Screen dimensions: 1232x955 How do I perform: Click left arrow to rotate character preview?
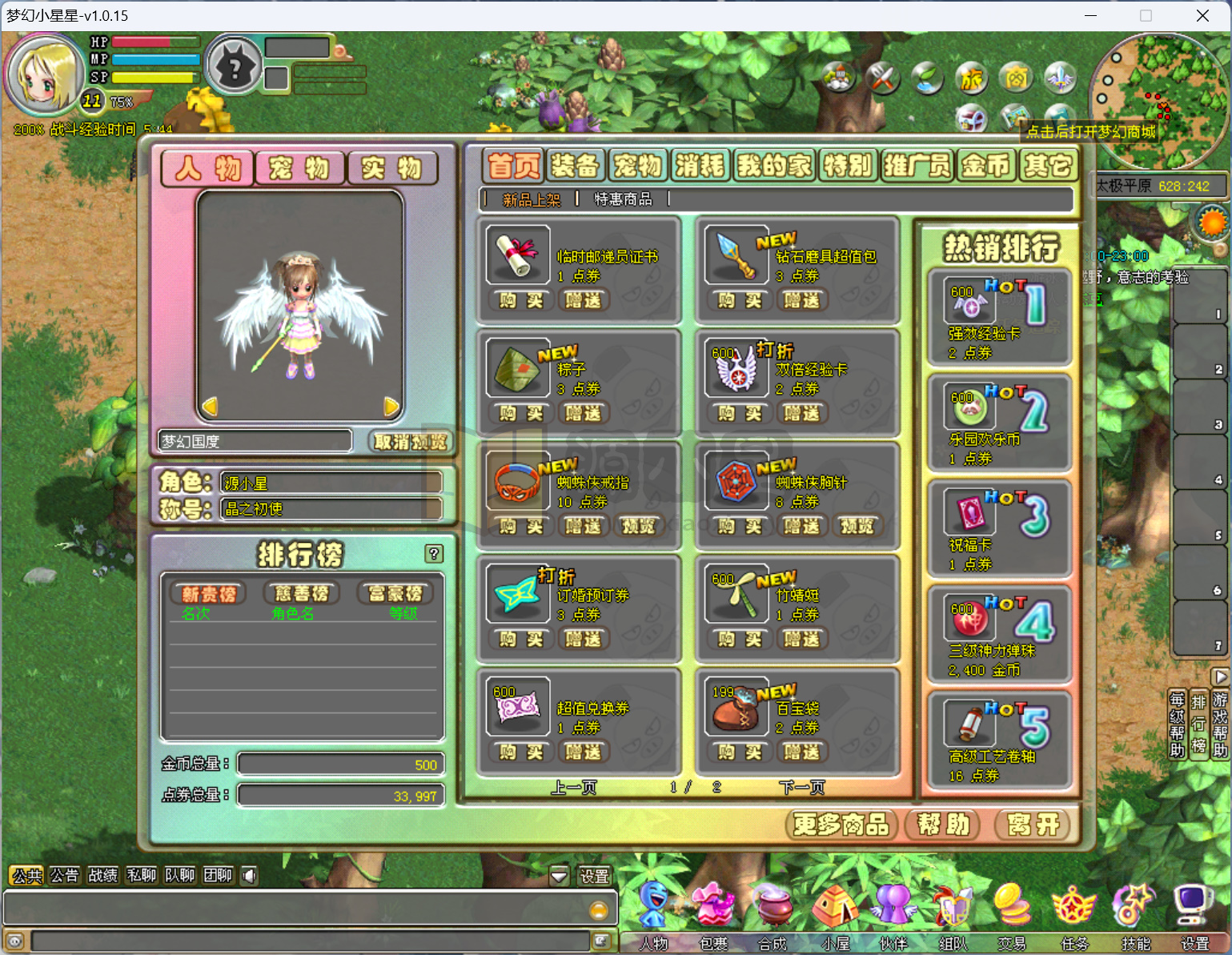(210, 407)
